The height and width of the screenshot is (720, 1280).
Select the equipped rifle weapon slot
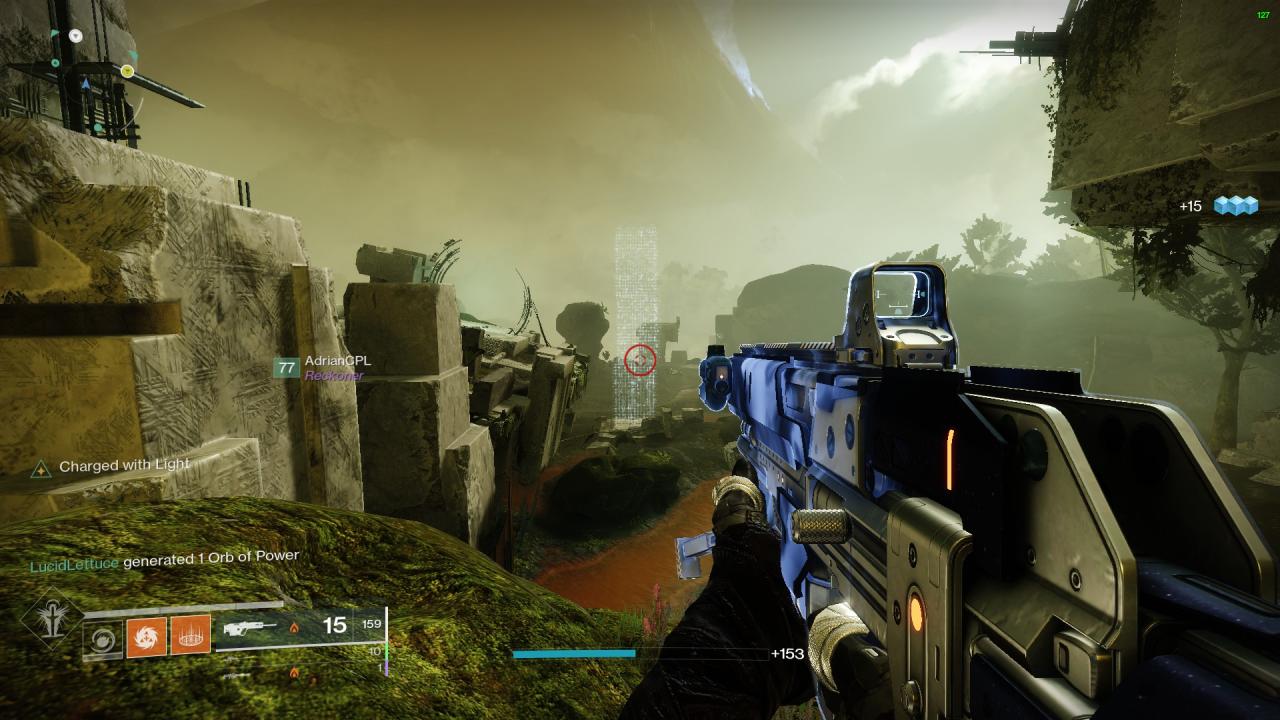(249, 628)
